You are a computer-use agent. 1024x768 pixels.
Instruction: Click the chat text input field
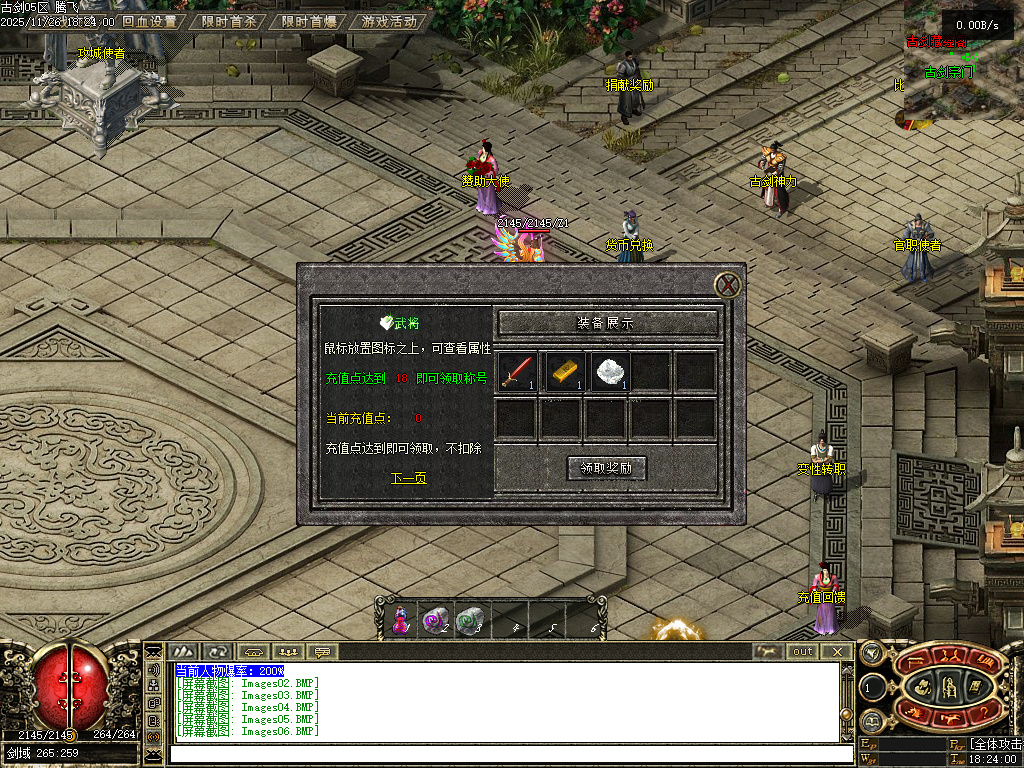(490, 753)
